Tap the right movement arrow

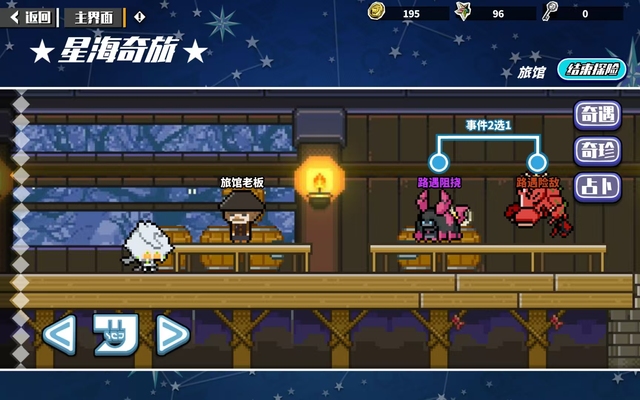pyautogui.click(x=171, y=334)
